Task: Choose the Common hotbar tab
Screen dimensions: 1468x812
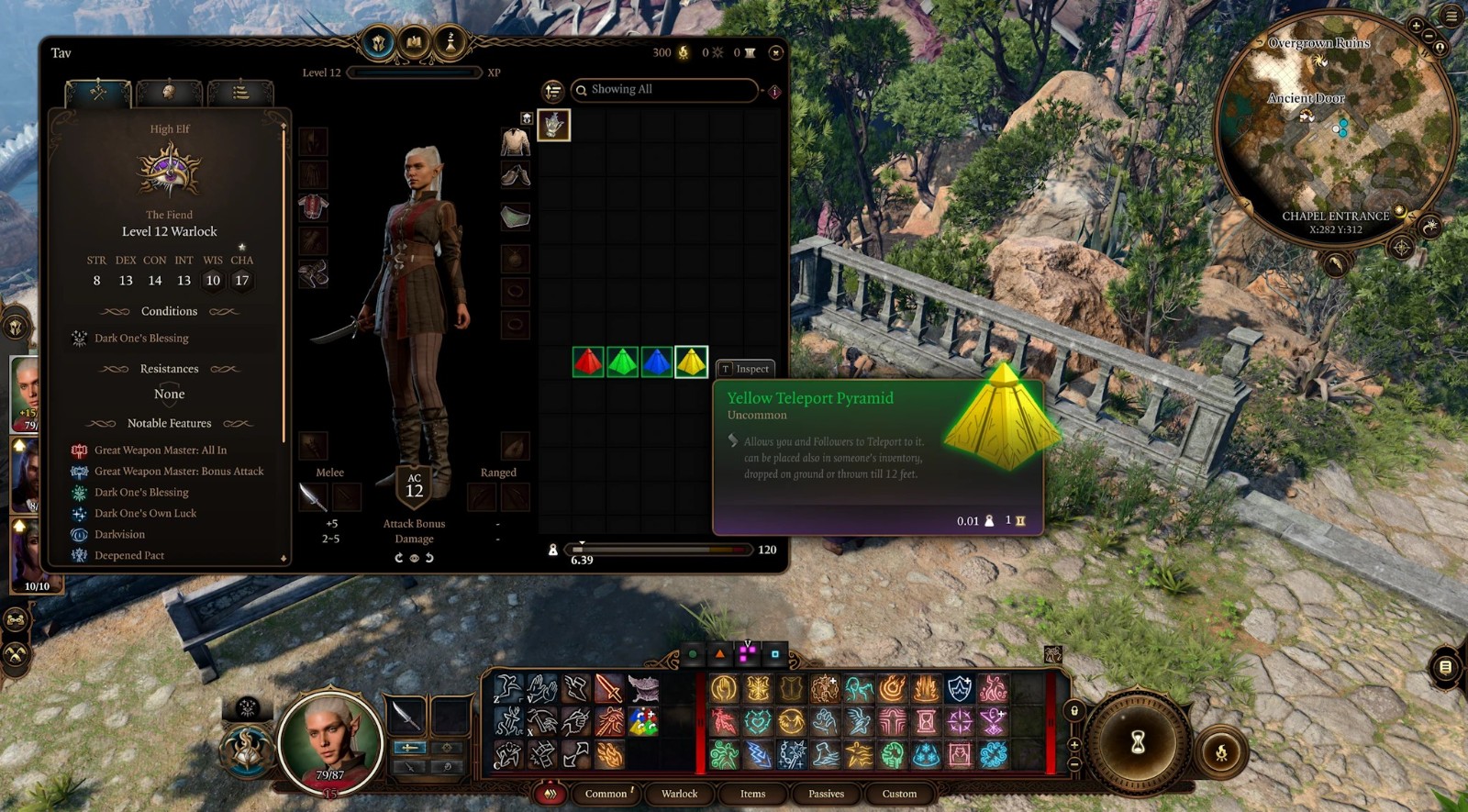Action: pyautogui.click(x=606, y=794)
